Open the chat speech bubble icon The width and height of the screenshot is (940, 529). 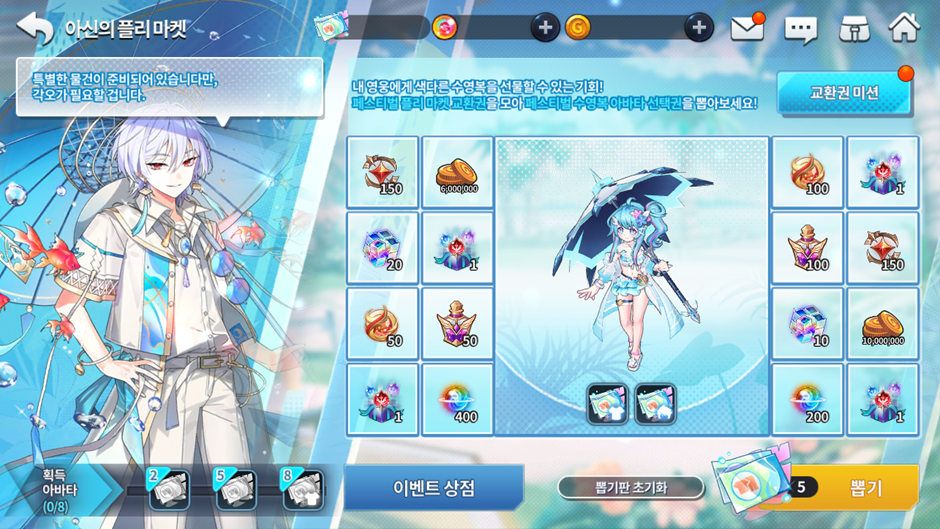click(801, 29)
